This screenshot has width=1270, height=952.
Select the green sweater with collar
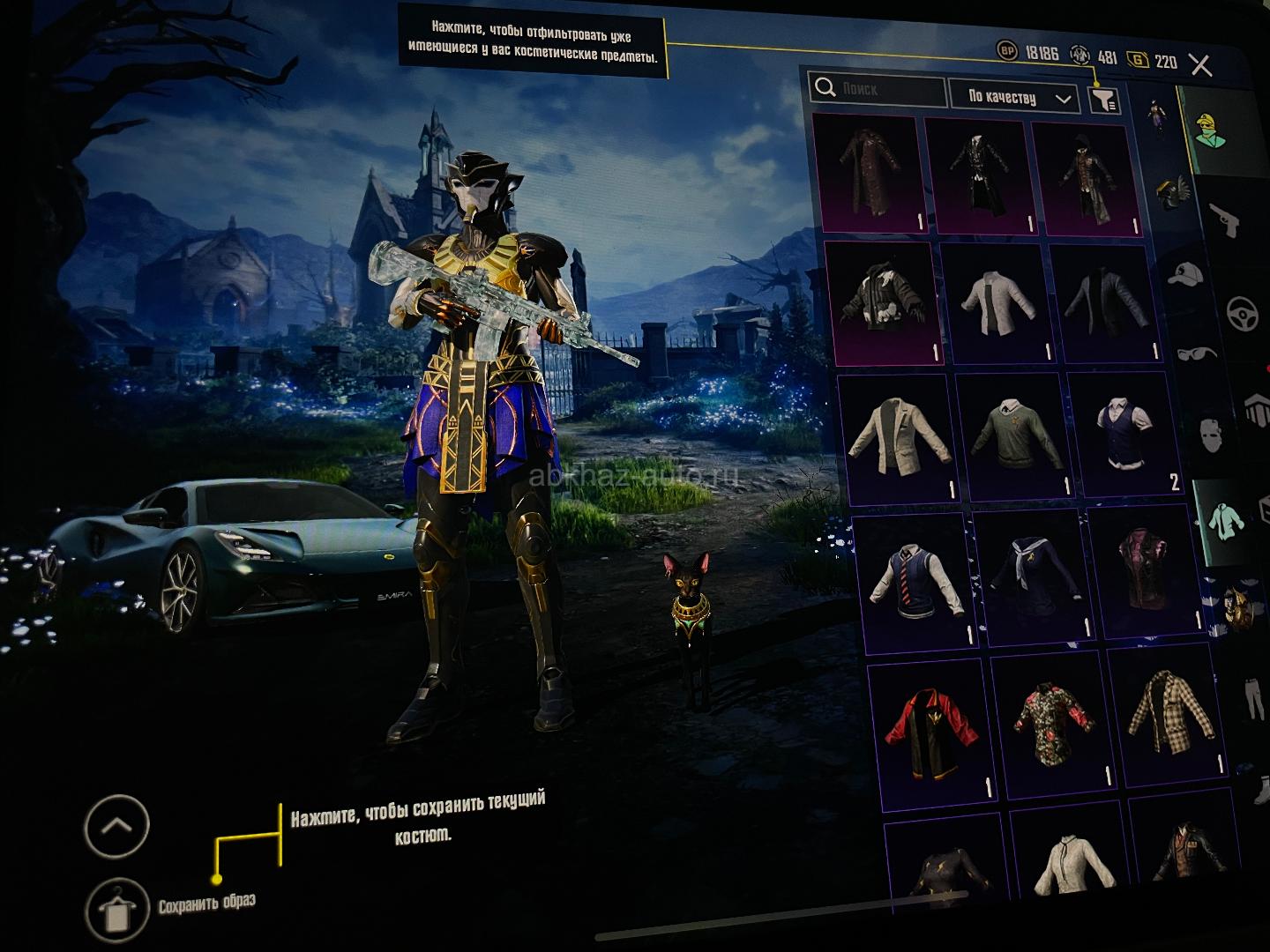[1012, 434]
